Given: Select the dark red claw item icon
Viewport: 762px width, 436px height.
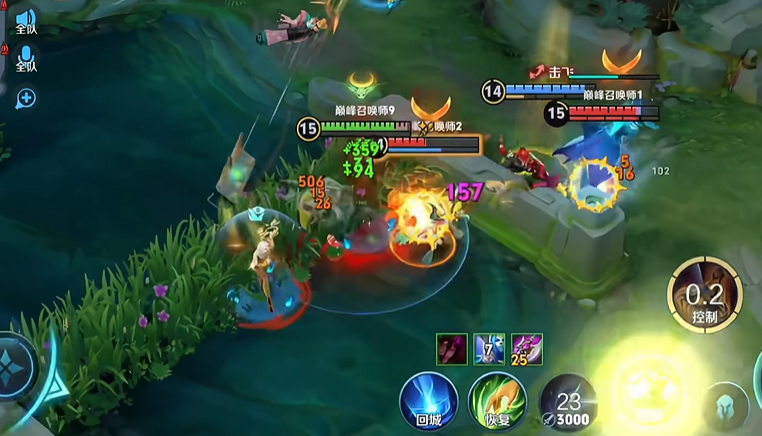Looking at the screenshot, I should (451, 349).
